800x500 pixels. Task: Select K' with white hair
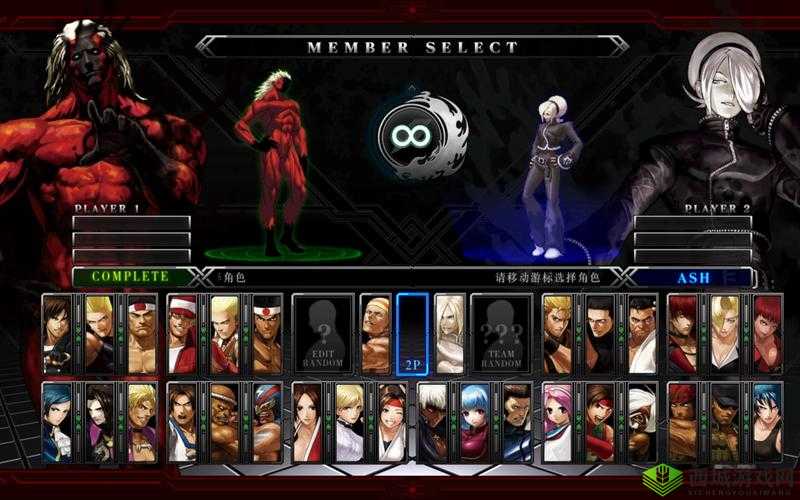pos(432,421)
